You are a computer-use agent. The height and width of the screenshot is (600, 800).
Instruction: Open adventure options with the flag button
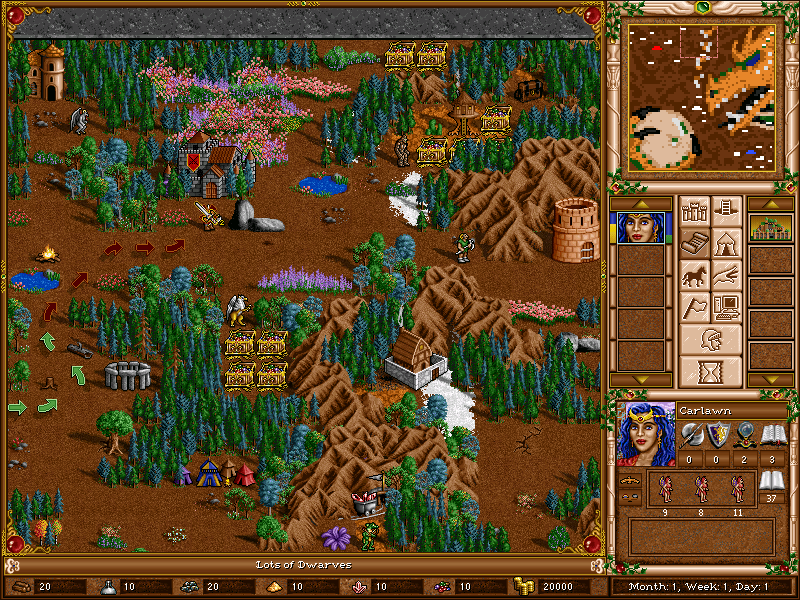pyautogui.click(x=694, y=307)
